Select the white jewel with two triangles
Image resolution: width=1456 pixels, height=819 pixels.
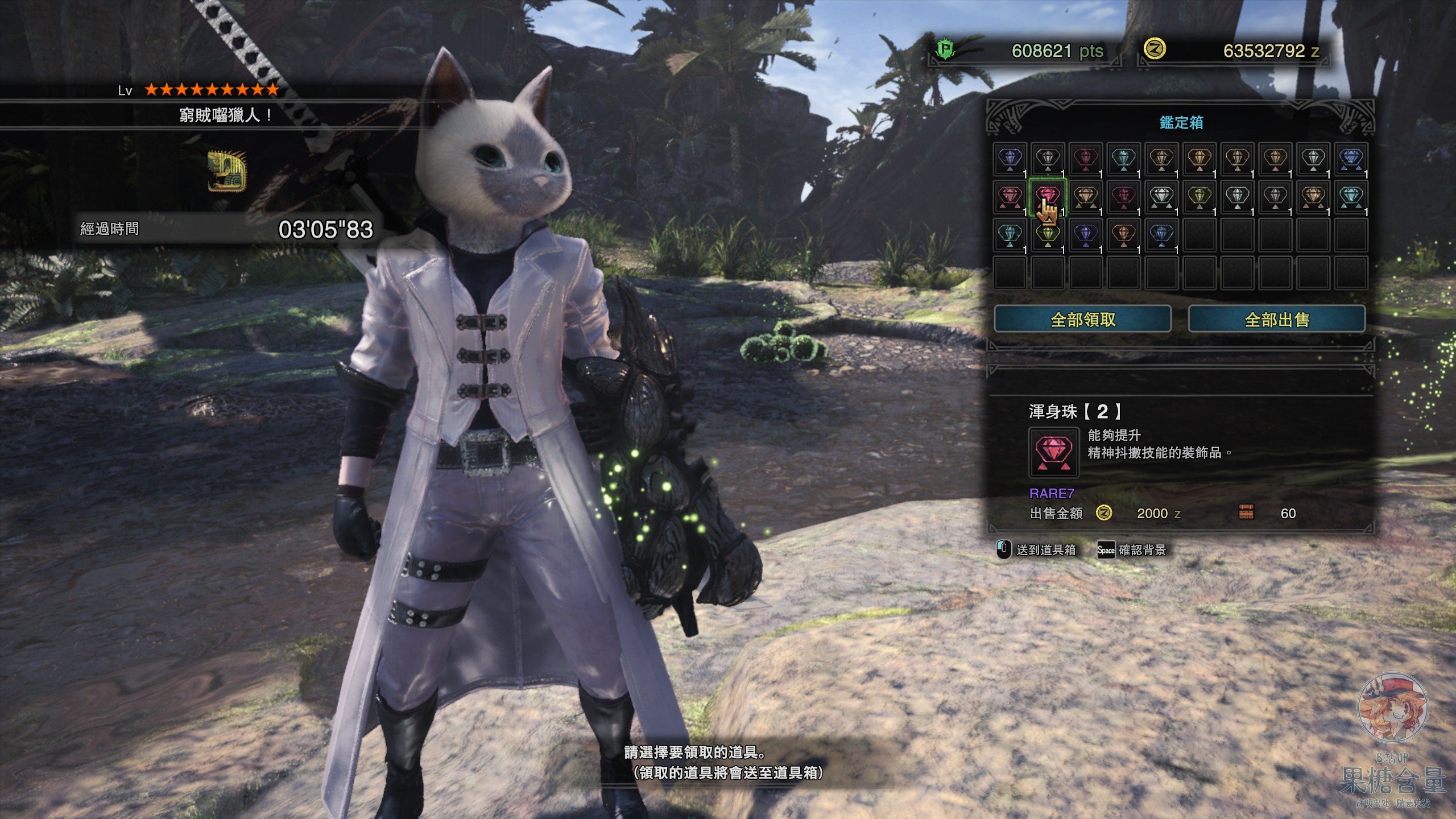(x=1161, y=196)
